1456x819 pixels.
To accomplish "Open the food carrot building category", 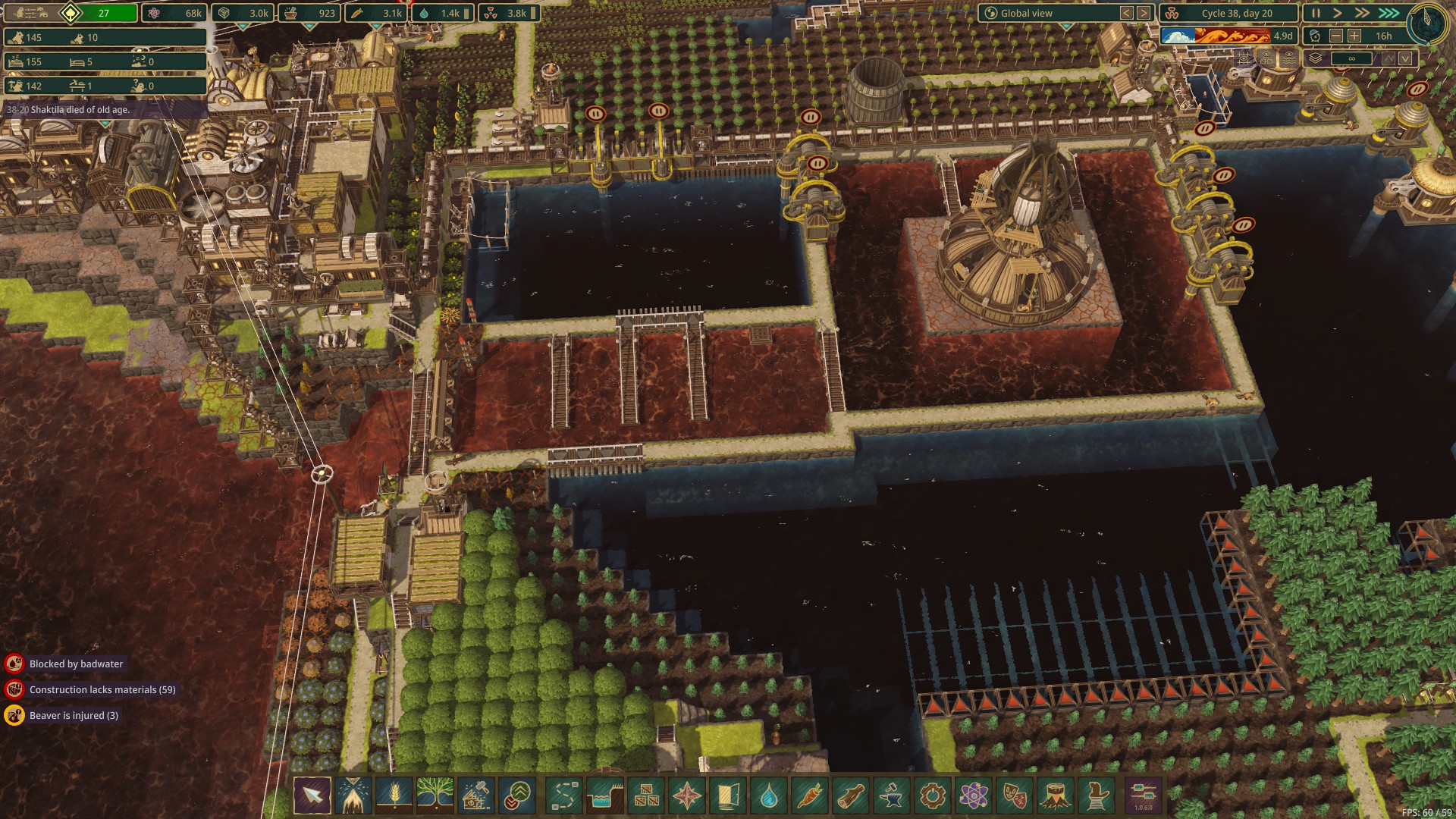I will coord(810,796).
